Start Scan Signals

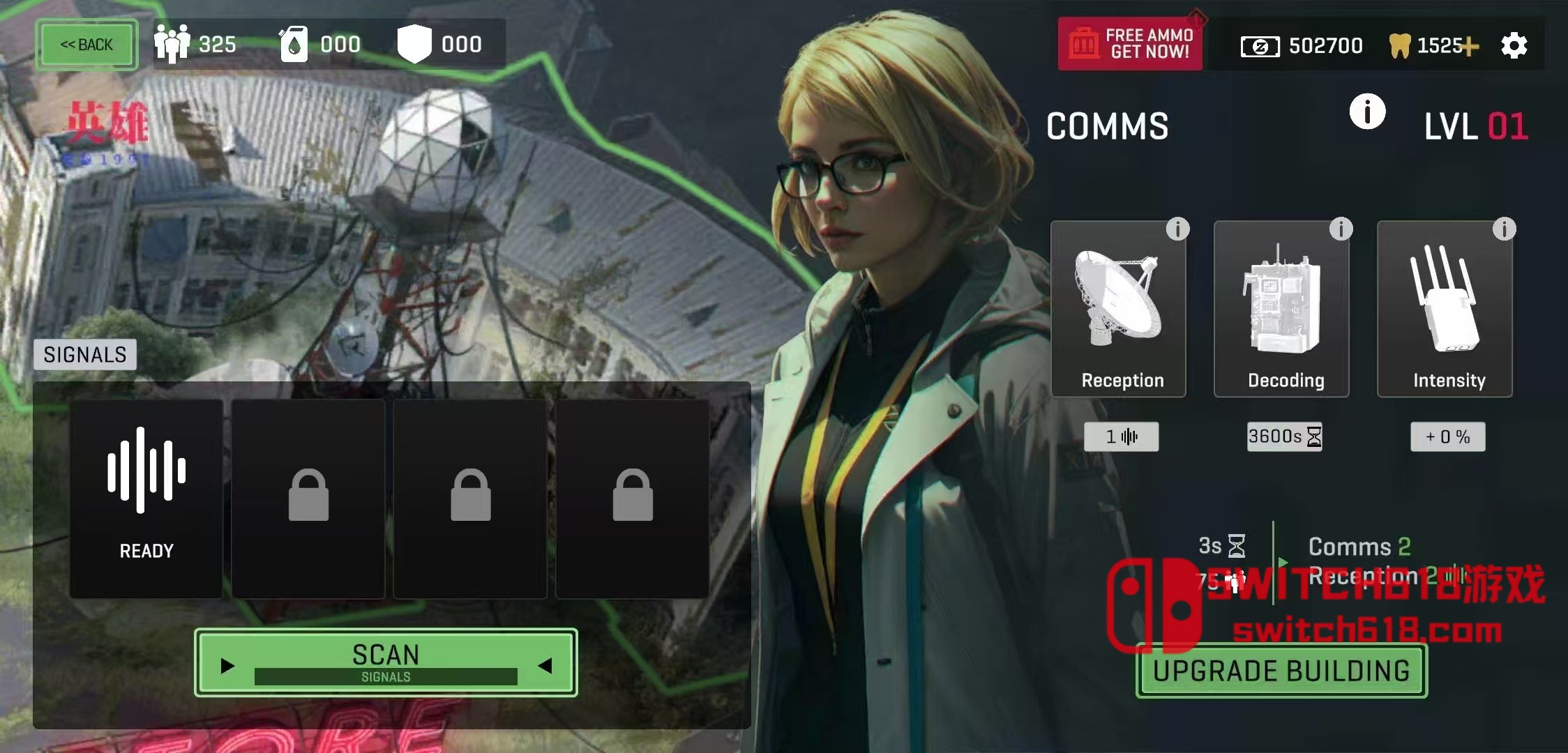click(386, 662)
